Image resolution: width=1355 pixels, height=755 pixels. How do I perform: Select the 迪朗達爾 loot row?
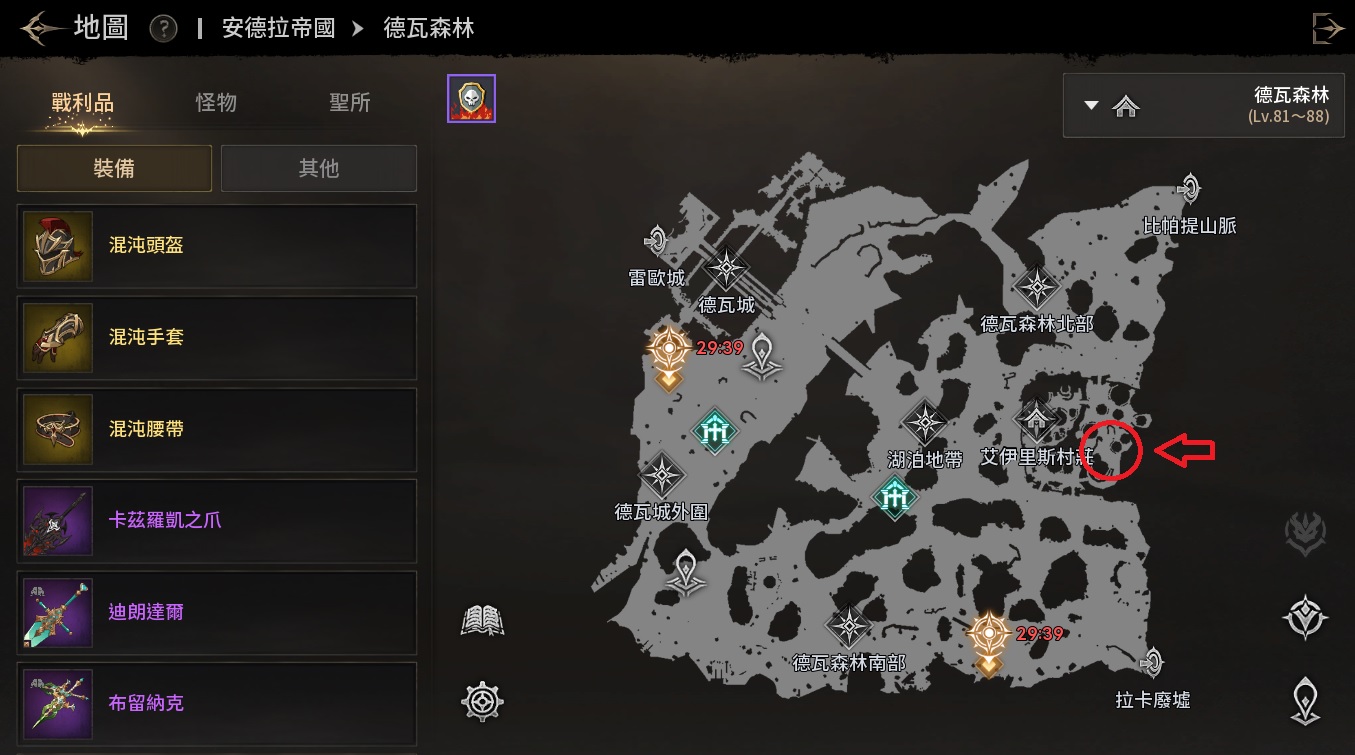pyautogui.click(x=217, y=612)
